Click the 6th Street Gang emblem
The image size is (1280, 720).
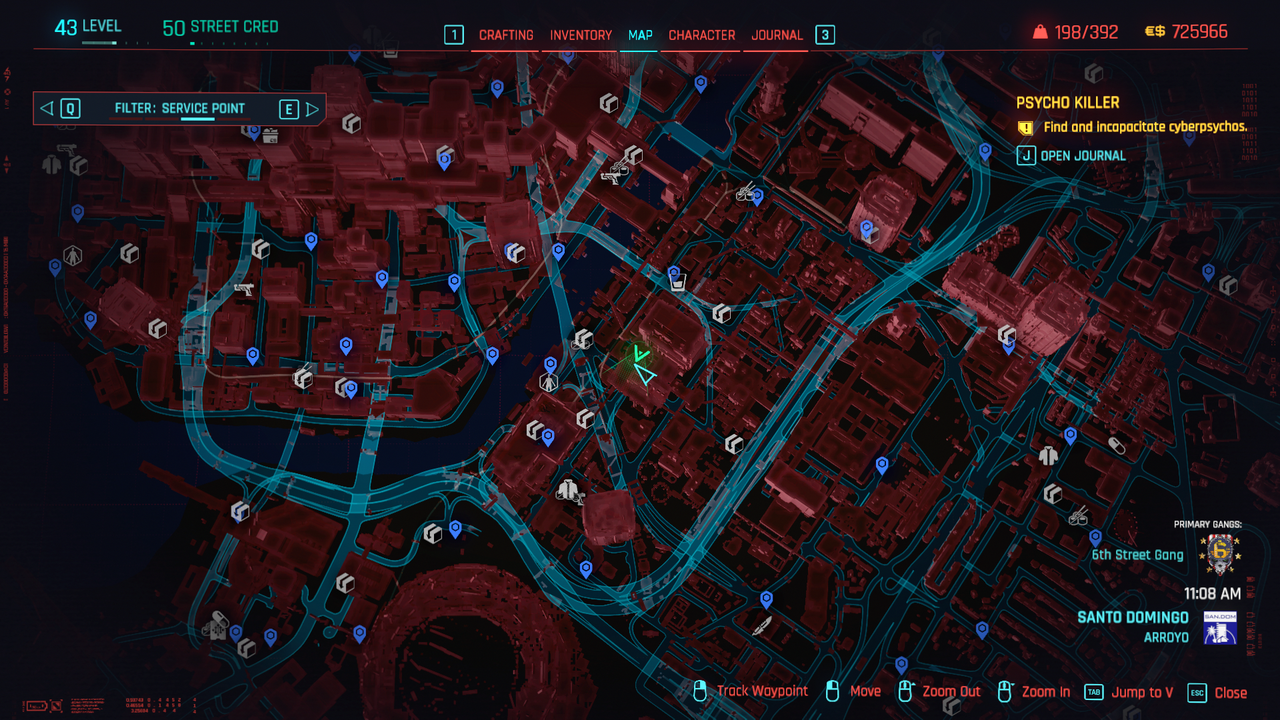pyautogui.click(x=1218, y=554)
